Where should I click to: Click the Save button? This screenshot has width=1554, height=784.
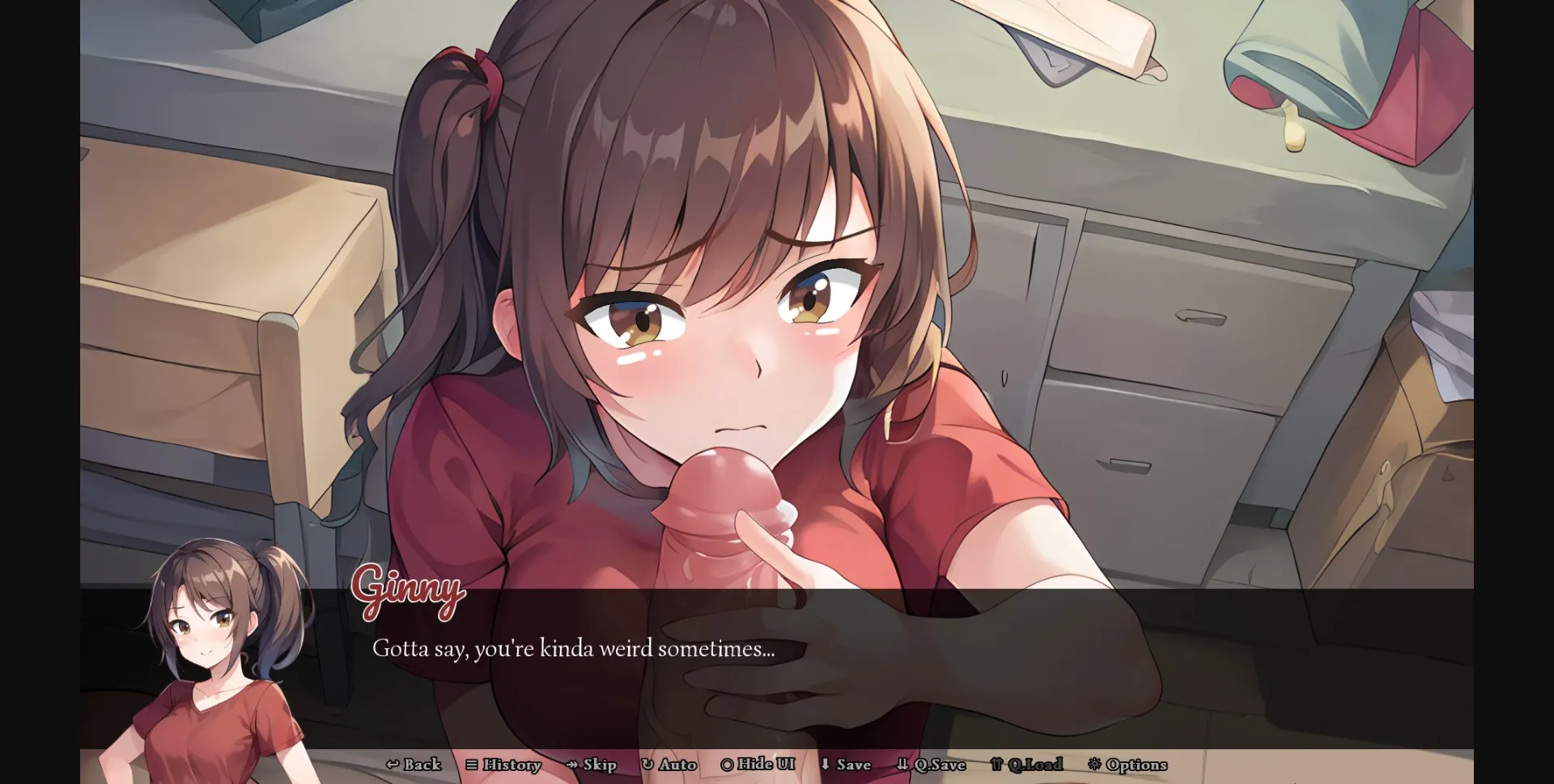click(849, 765)
